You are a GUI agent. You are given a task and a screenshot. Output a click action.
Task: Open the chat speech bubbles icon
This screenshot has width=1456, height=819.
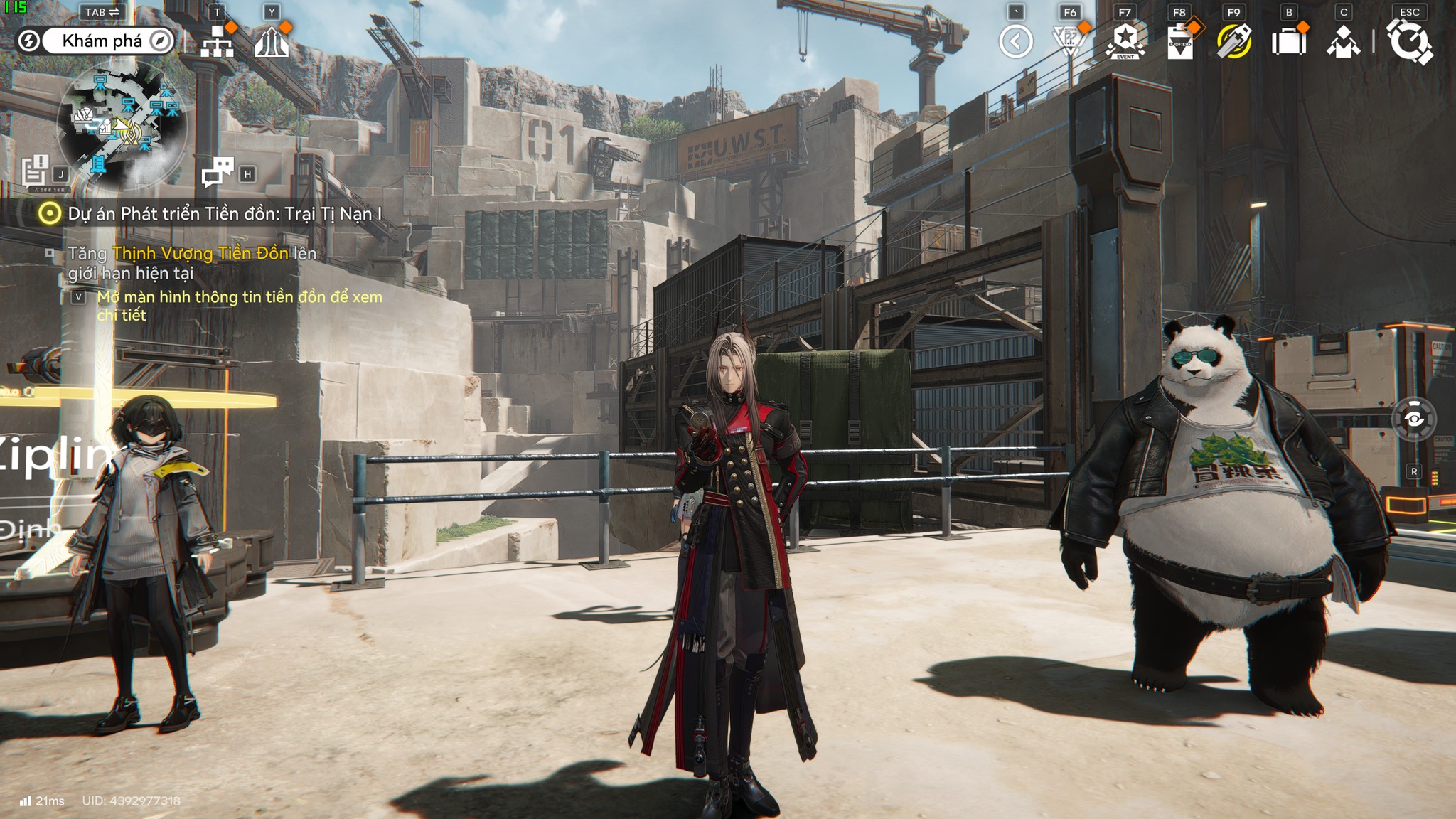click(x=218, y=171)
